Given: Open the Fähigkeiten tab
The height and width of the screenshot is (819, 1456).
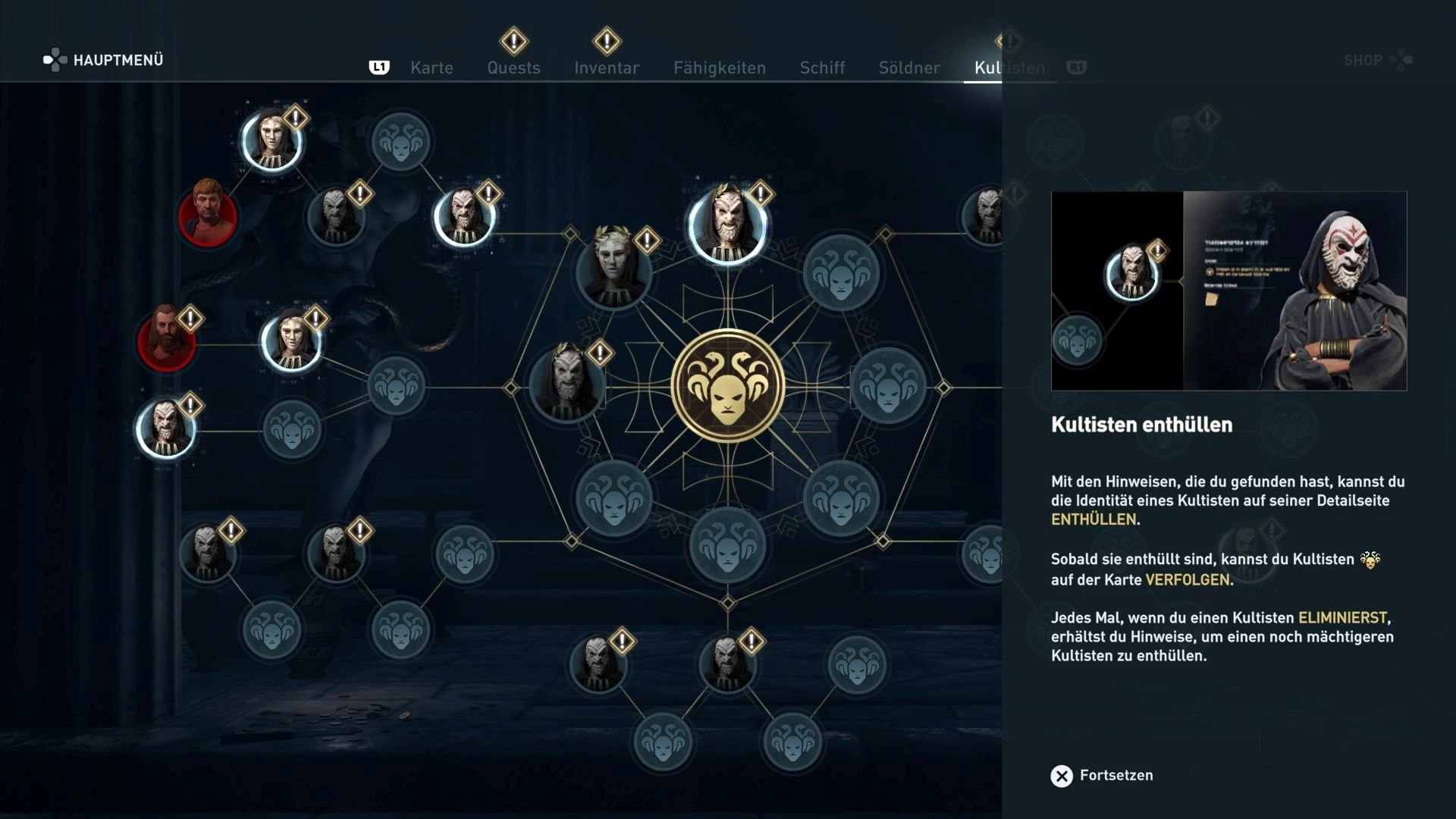Looking at the screenshot, I should 719,67.
